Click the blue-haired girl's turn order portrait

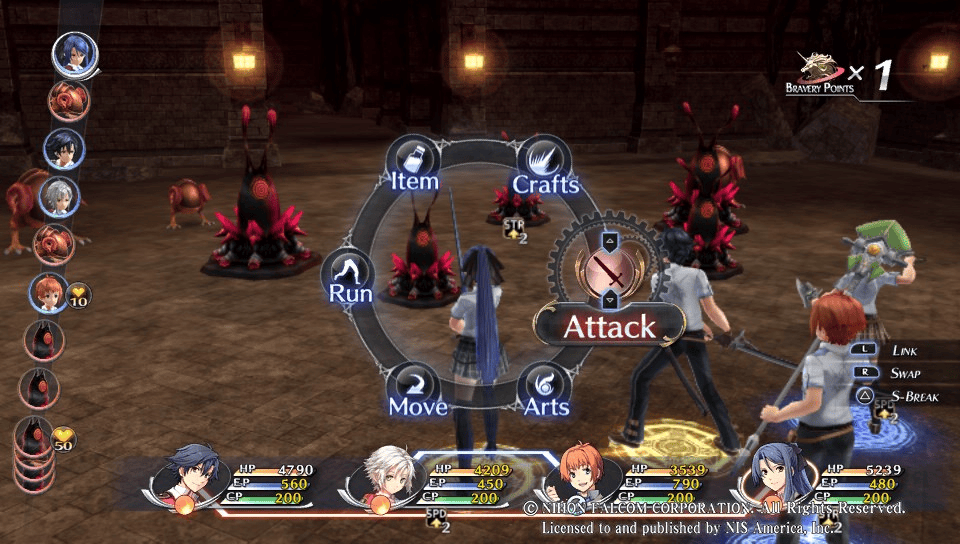click(x=75, y=54)
